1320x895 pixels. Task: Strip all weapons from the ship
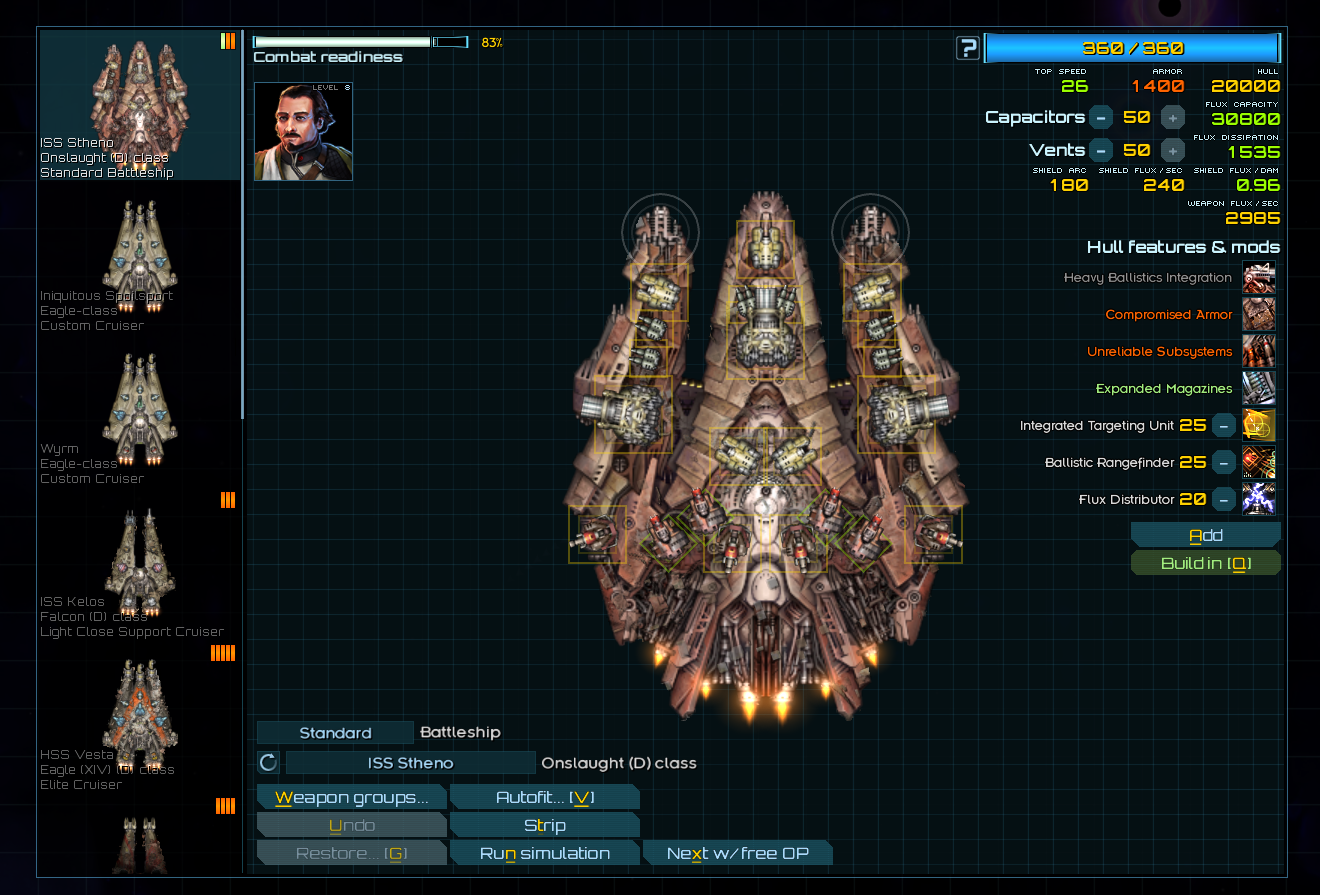(x=544, y=825)
